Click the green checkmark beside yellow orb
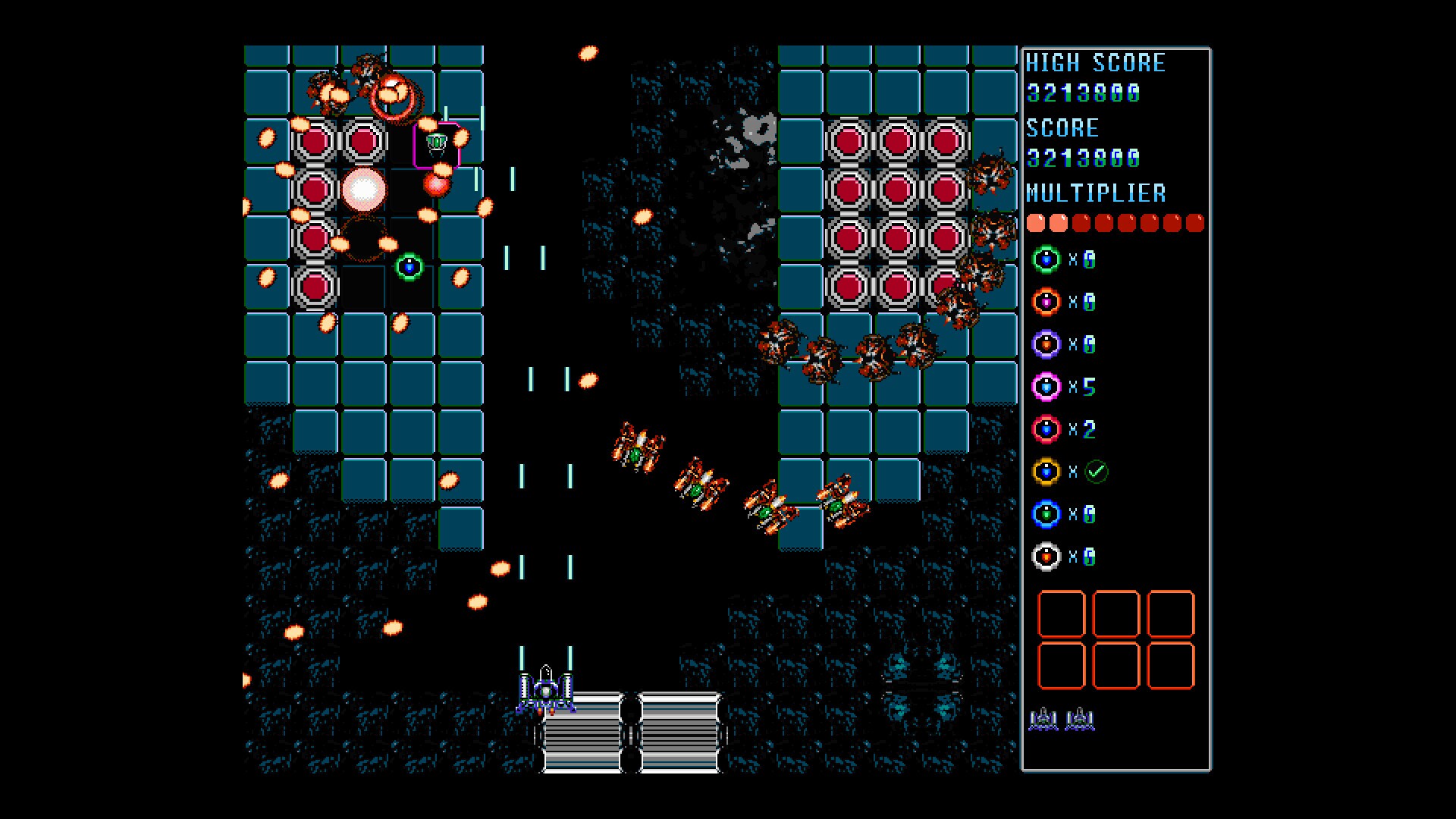Image resolution: width=1456 pixels, height=819 pixels. click(1097, 472)
